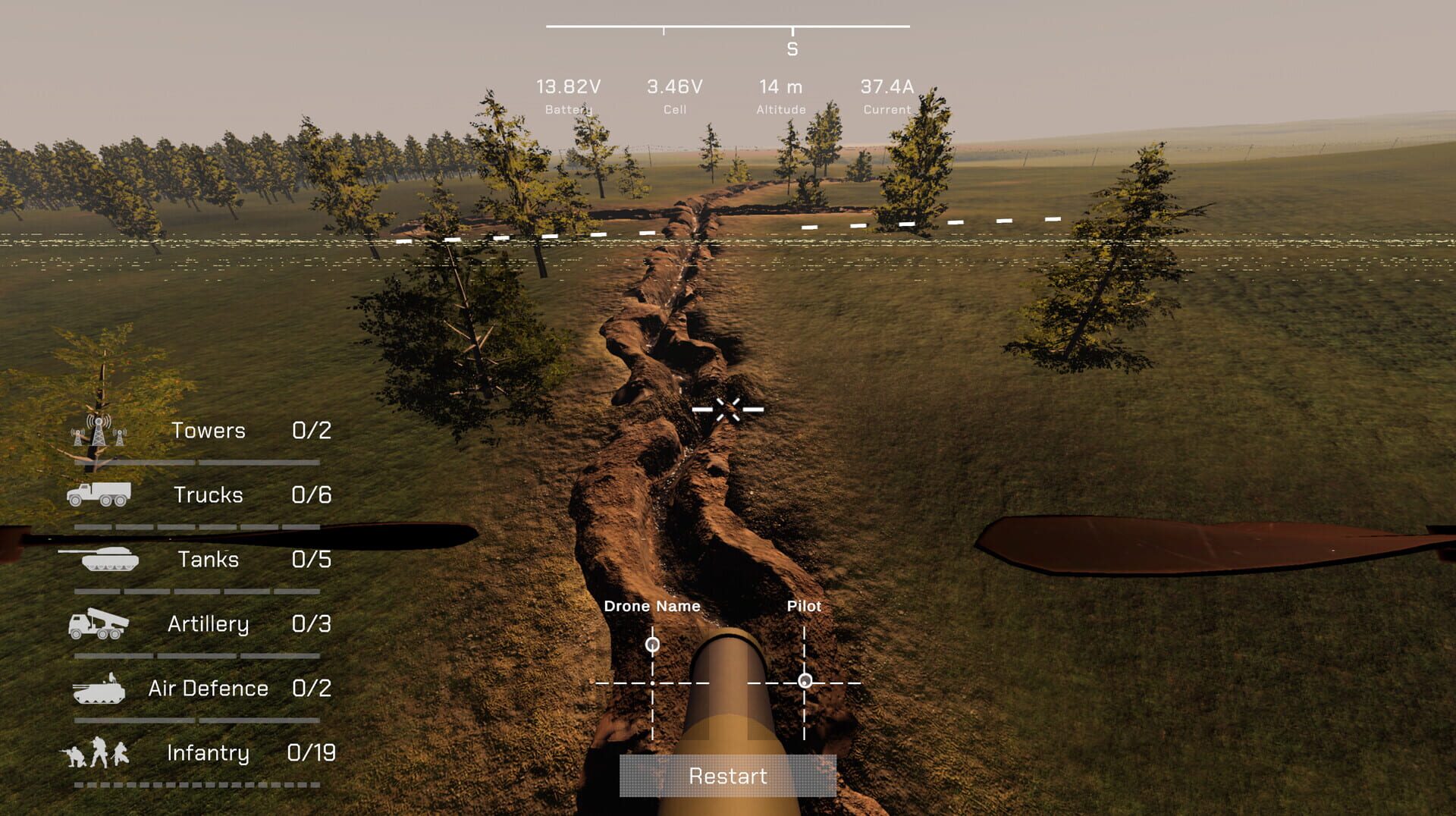This screenshot has height=816, width=1456.
Task: Expand the Artillery 0/3 objective entry
Action: (x=312, y=625)
